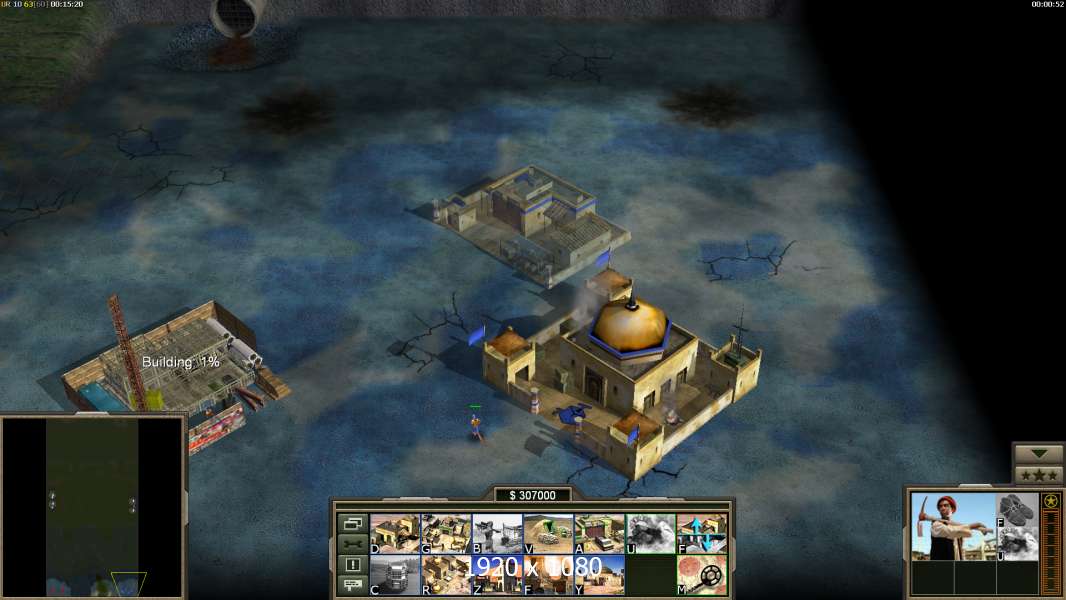Choose the building icon labeled G
This screenshot has height=600, width=1066.
tap(446, 533)
